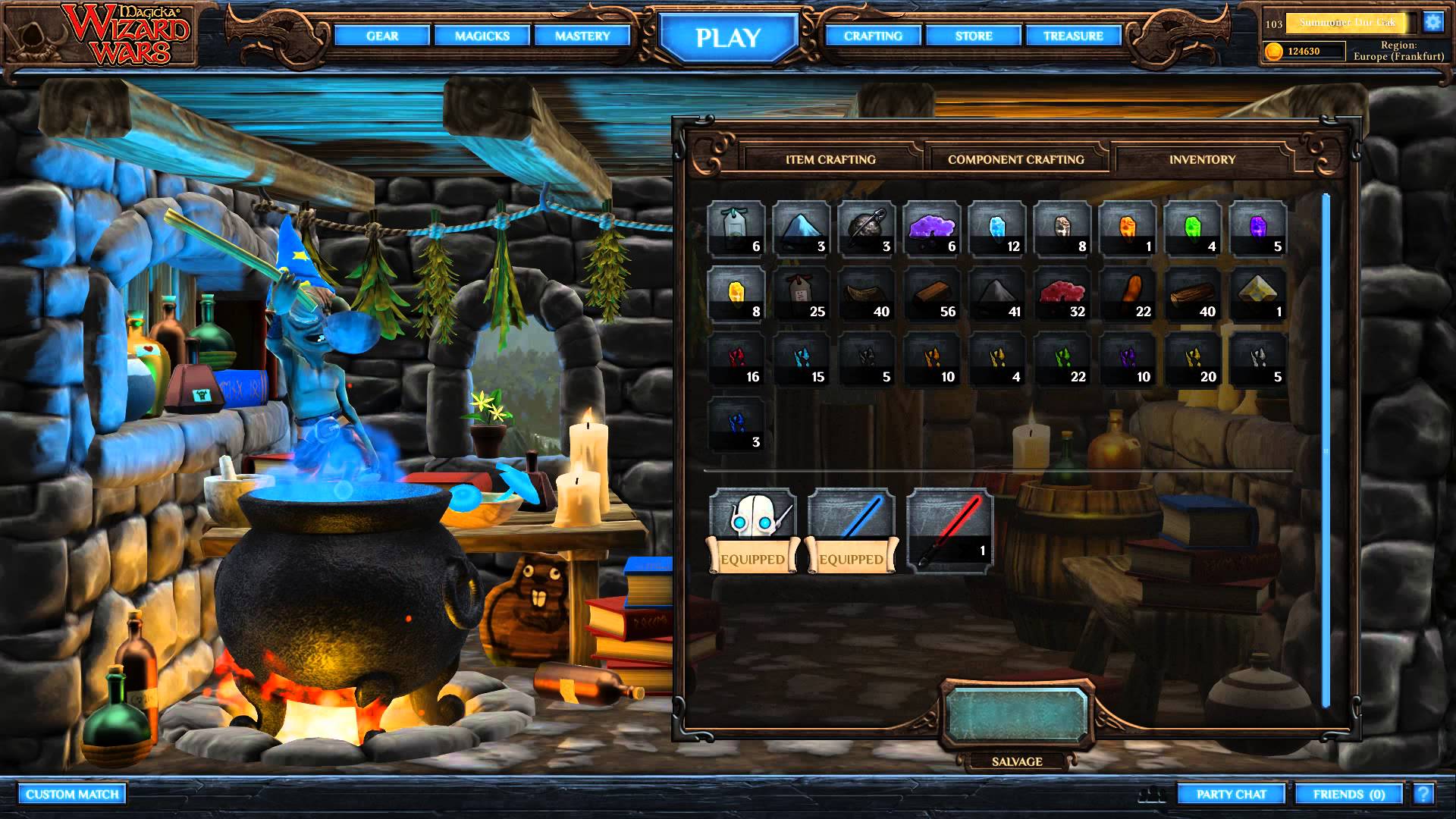This screenshot has width=1456, height=819.
Task: Switch to the Component Crafting tab
Action: (x=1015, y=159)
